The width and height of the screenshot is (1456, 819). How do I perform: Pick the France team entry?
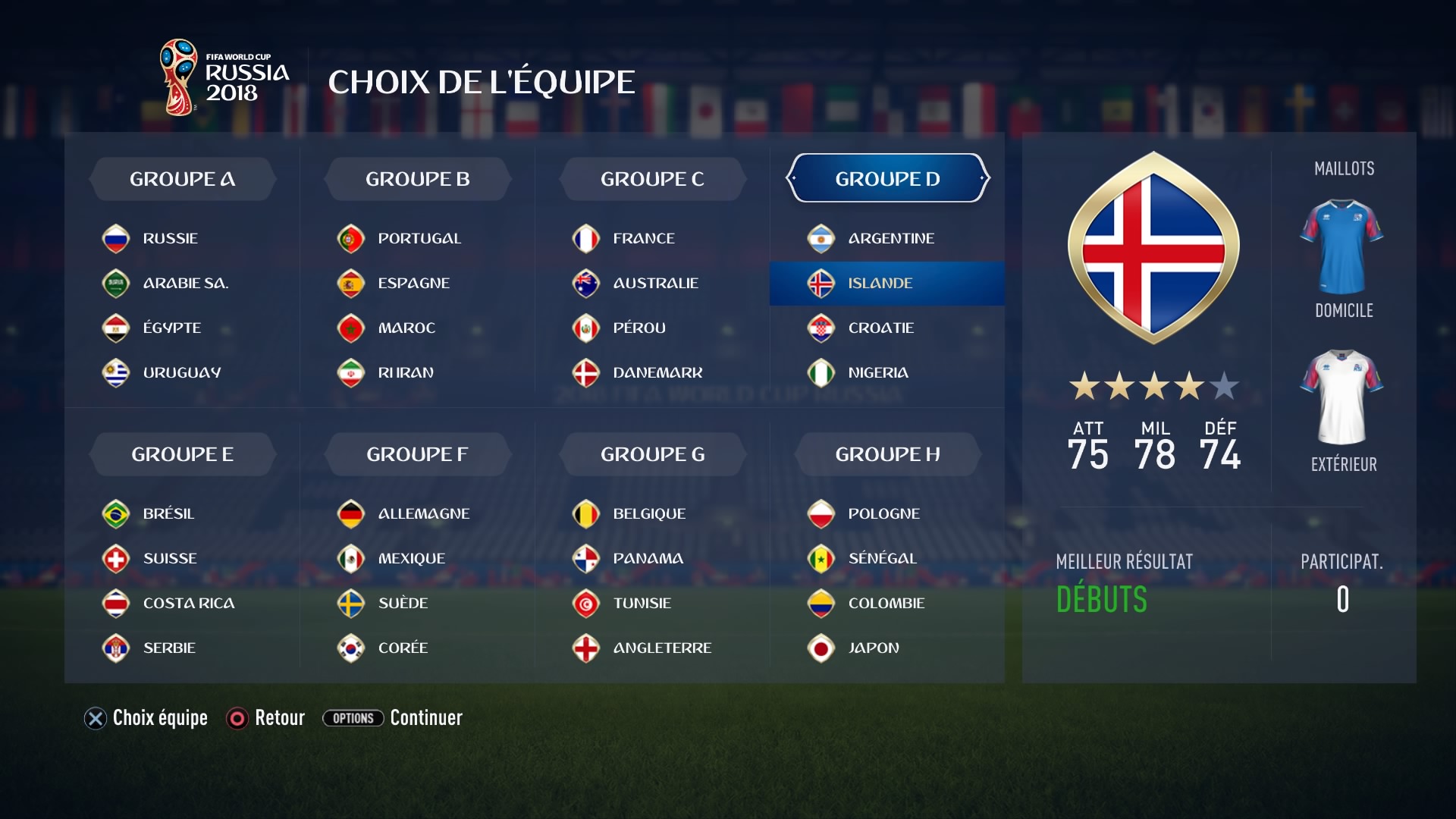[643, 238]
